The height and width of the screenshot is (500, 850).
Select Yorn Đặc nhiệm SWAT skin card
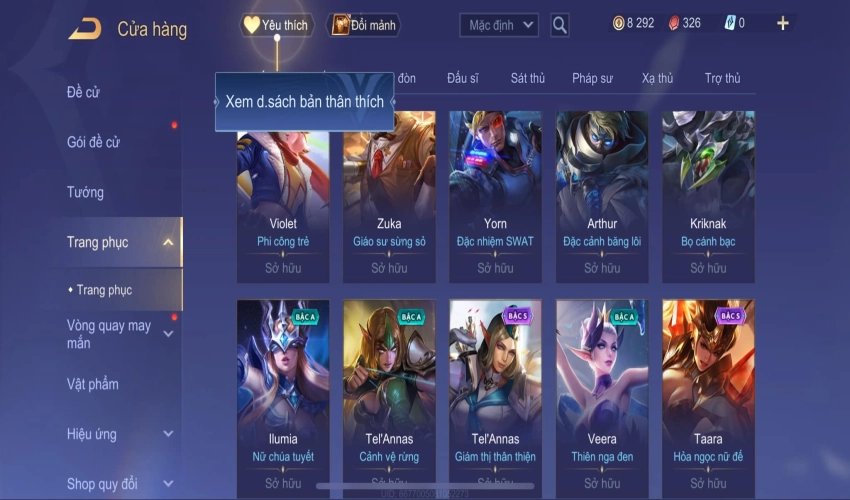pyautogui.click(x=495, y=195)
